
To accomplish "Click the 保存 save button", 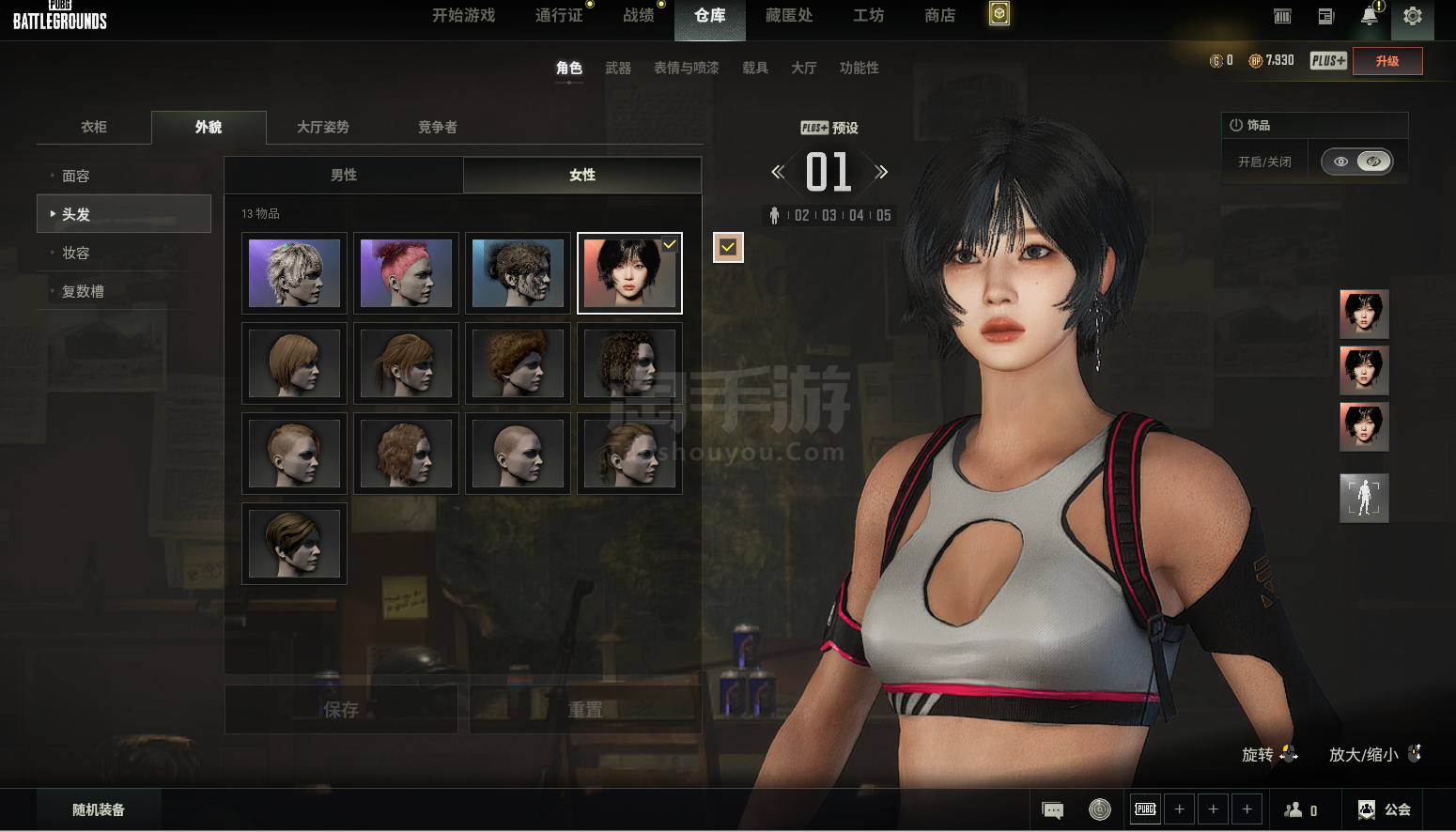I will 341,710.
